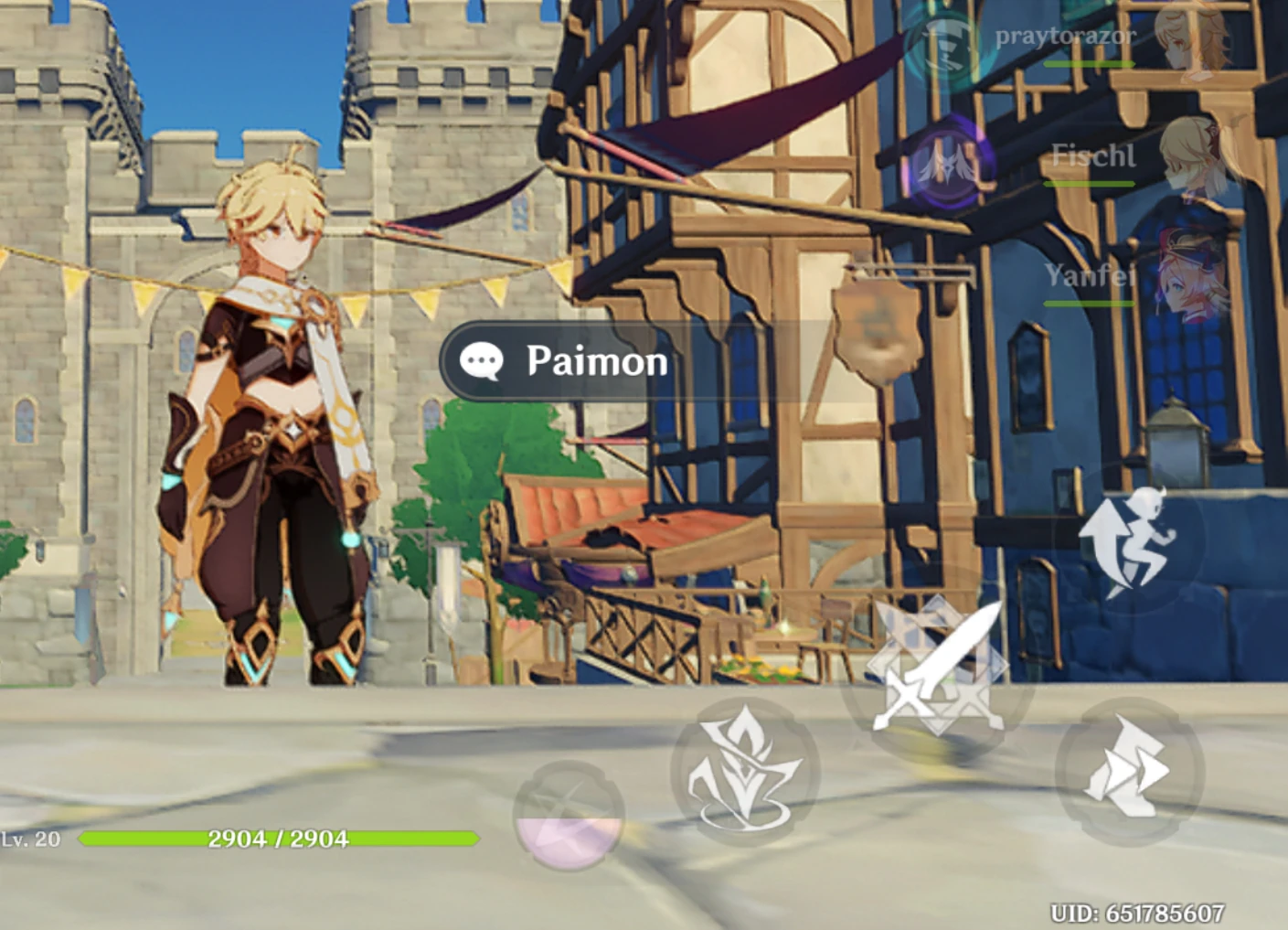Viewport: 1288px width, 930px height.
Task: Click Yanfei's name text
Action: 1091,273
